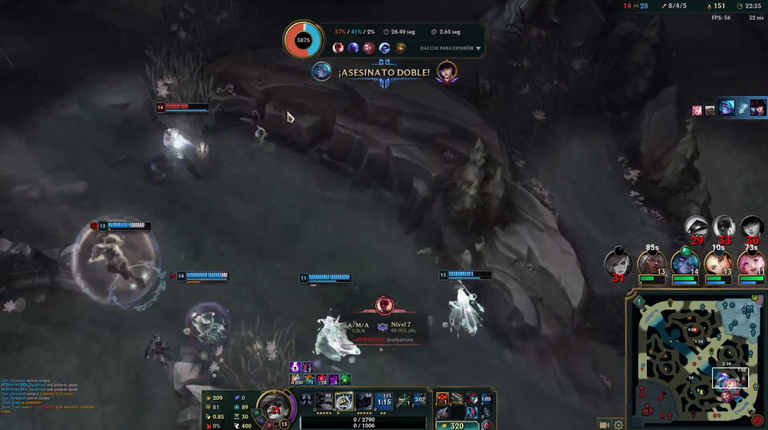This screenshot has height=430, width=768.
Task: Click the damage breakdown donut showing 3875
Action: tap(303, 41)
